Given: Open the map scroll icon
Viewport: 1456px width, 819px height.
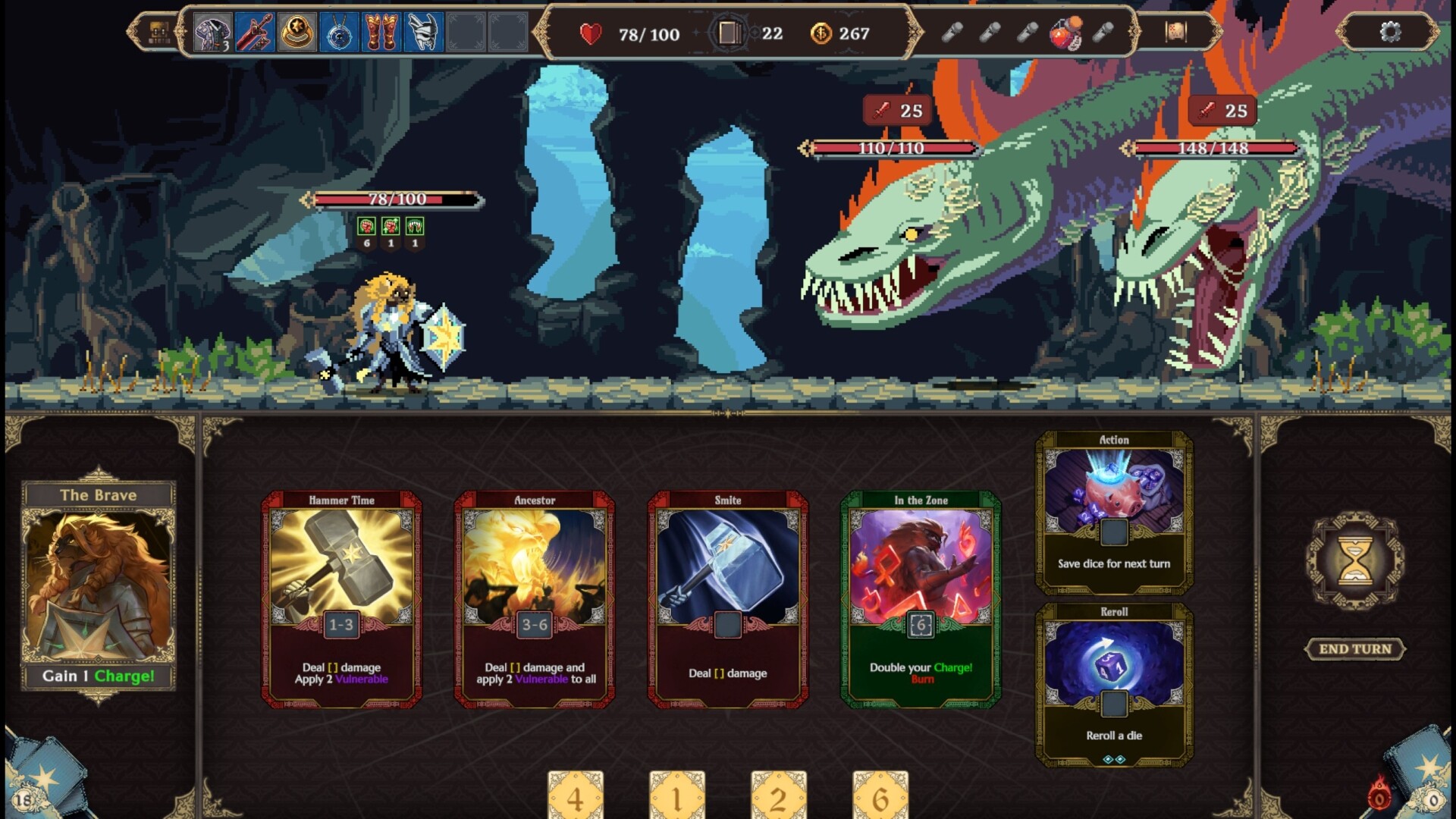Looking at the screenshot, I should (x=1175, y=32).
